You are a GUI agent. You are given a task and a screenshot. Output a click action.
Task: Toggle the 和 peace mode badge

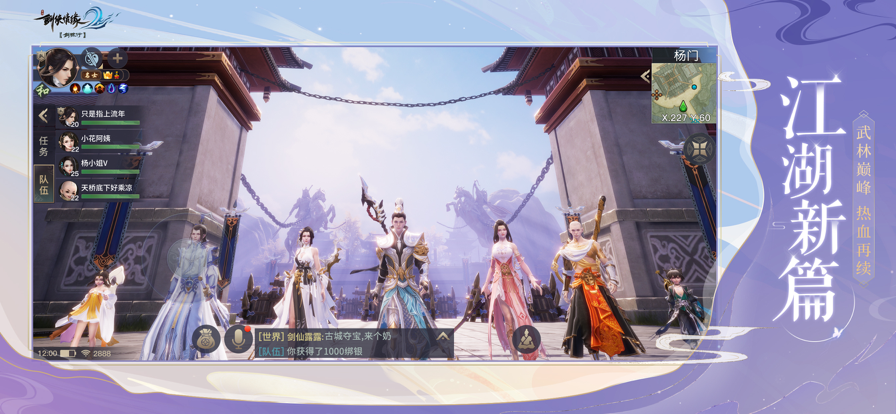pos(42,88)
